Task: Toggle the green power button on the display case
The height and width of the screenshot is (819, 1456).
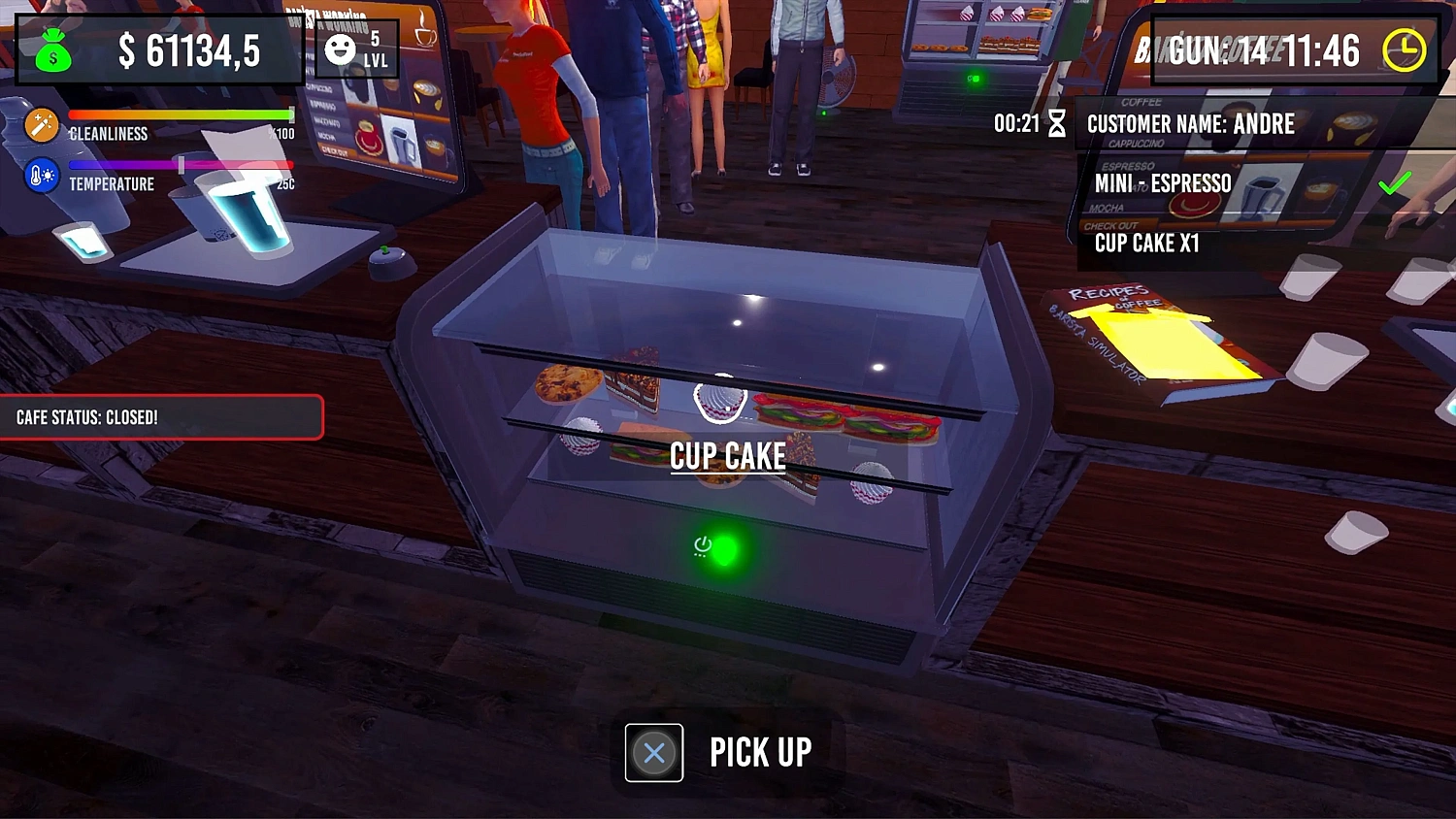Action: 720,549
